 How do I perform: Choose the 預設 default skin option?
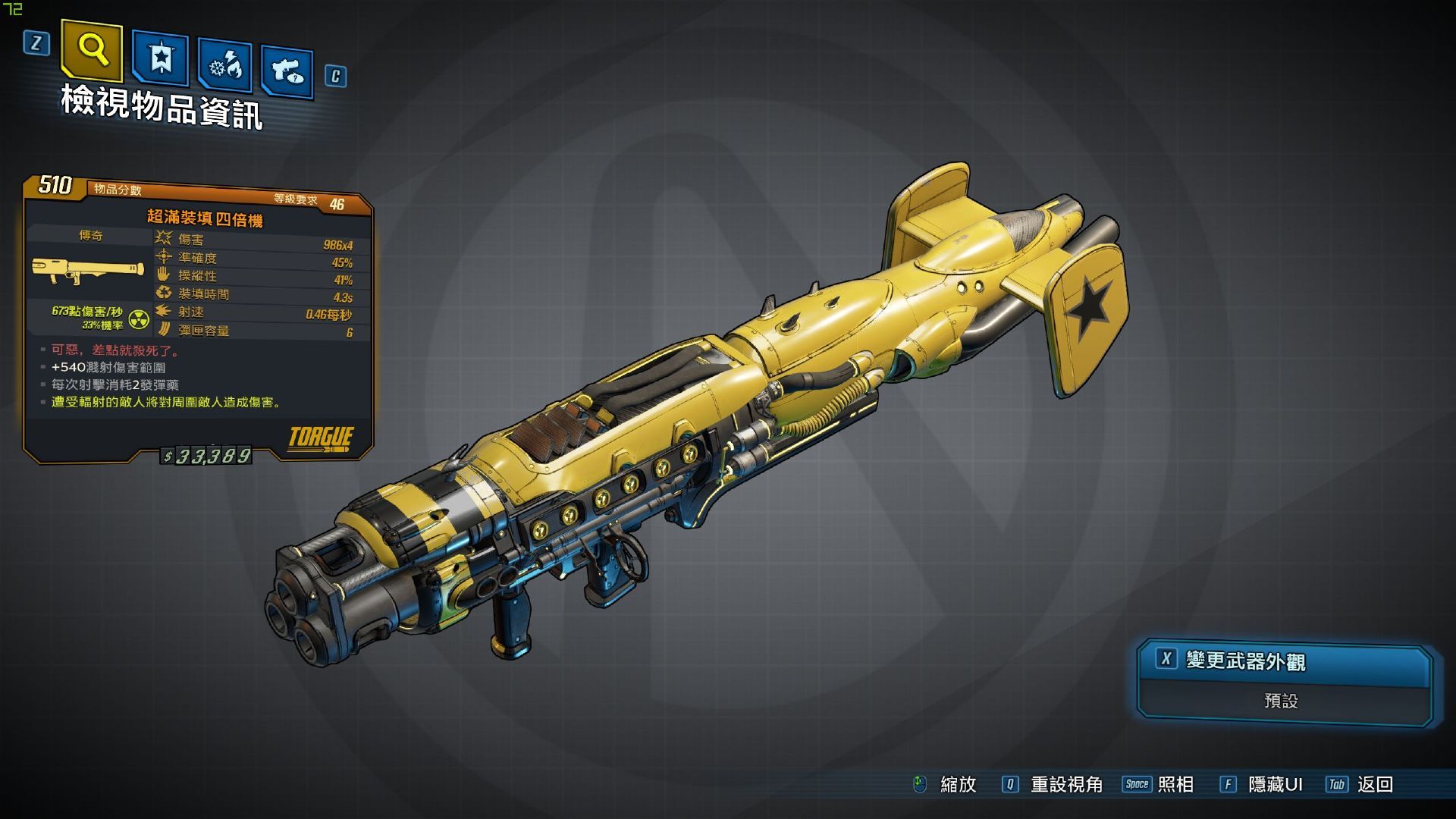pos(1282,701)
